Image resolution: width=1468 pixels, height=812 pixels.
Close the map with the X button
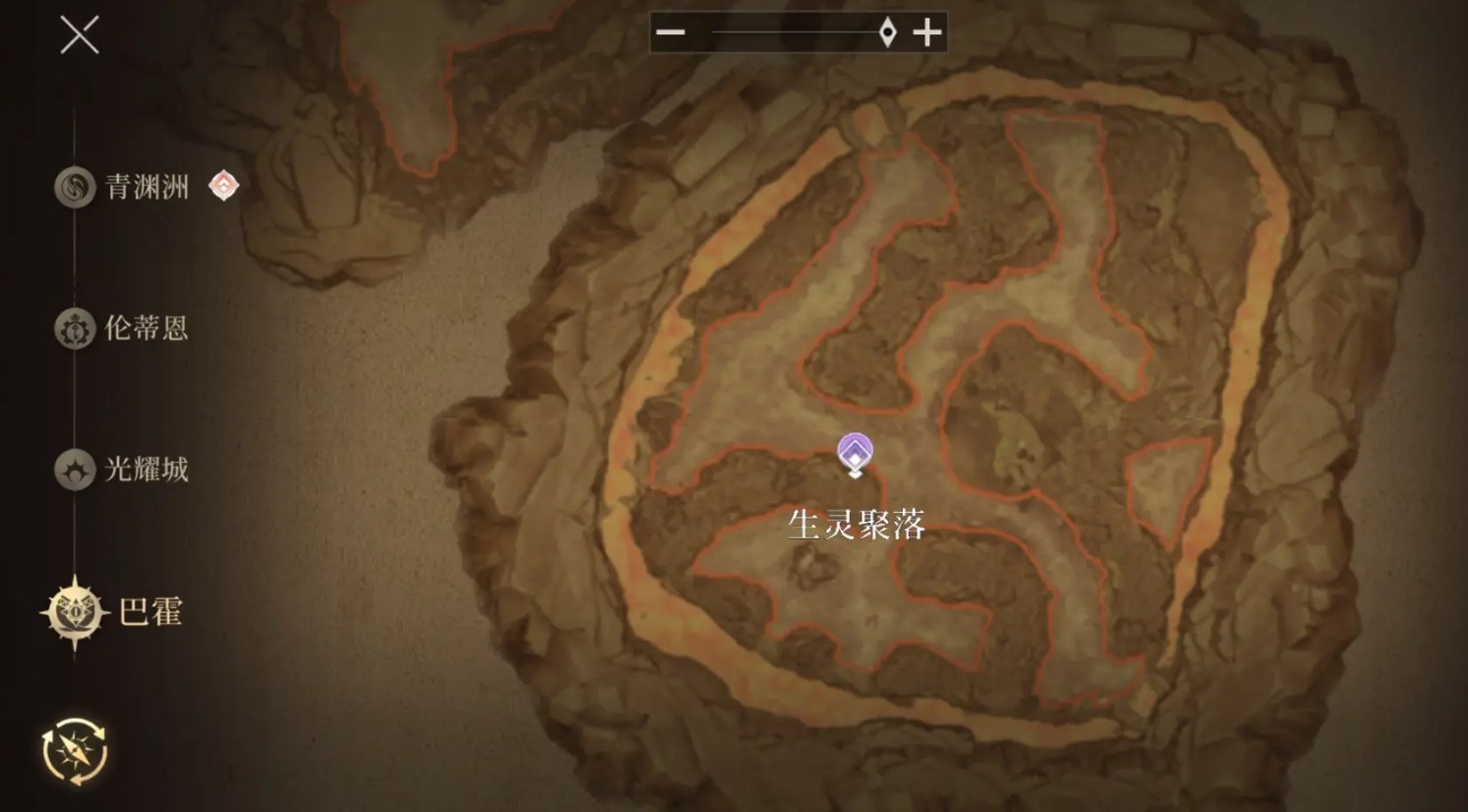pos(79,35)
